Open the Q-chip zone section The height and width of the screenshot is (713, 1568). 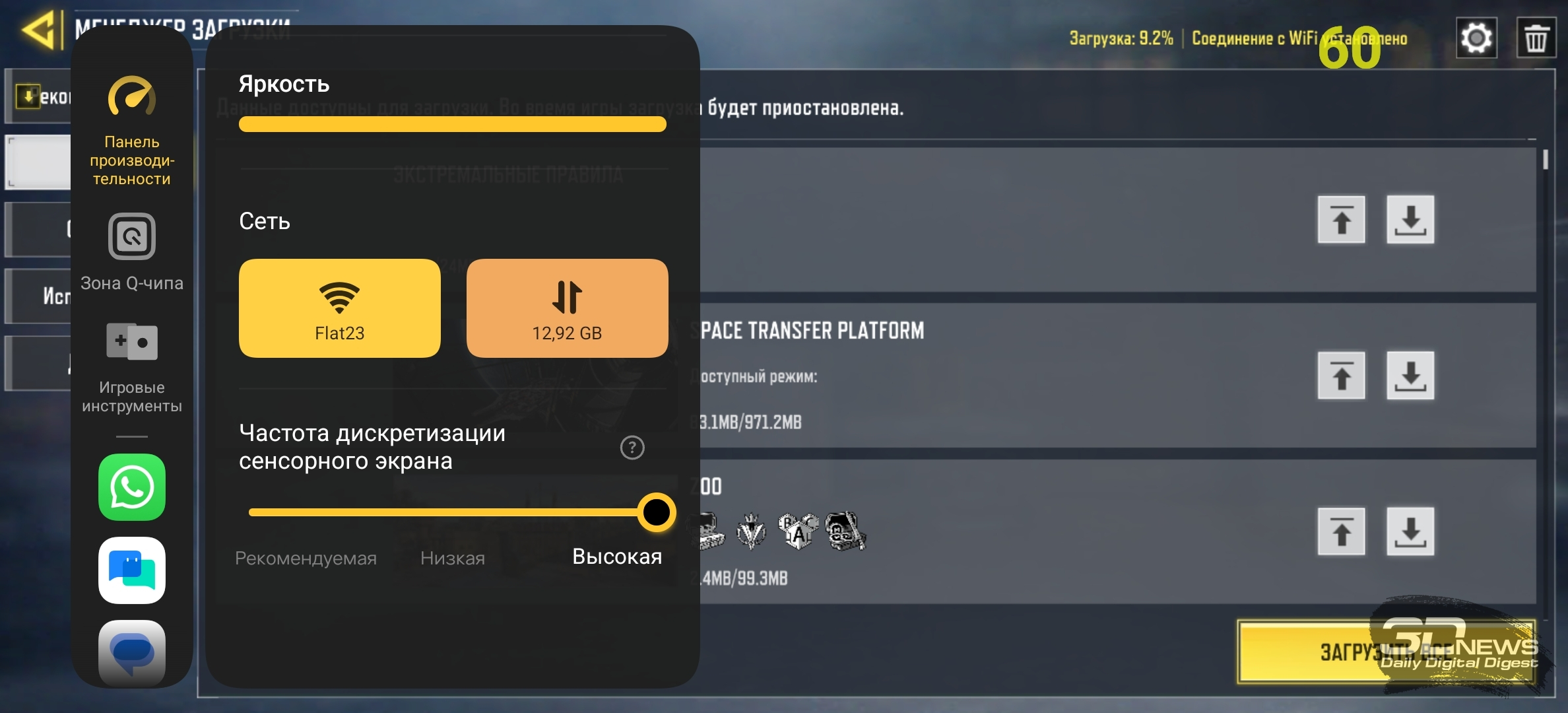(x=132, y=252)
